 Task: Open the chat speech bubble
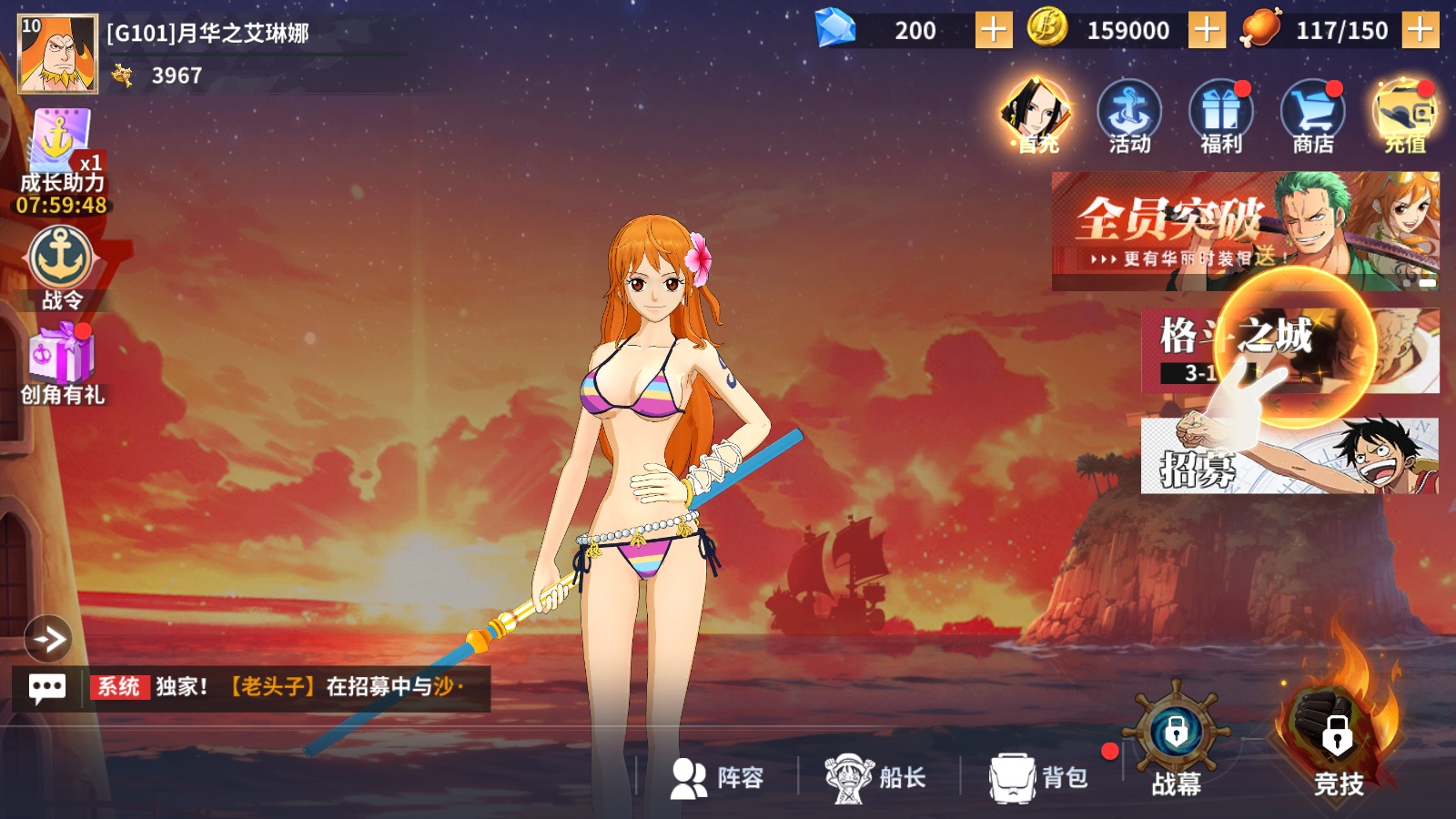(x=47, y=688)
